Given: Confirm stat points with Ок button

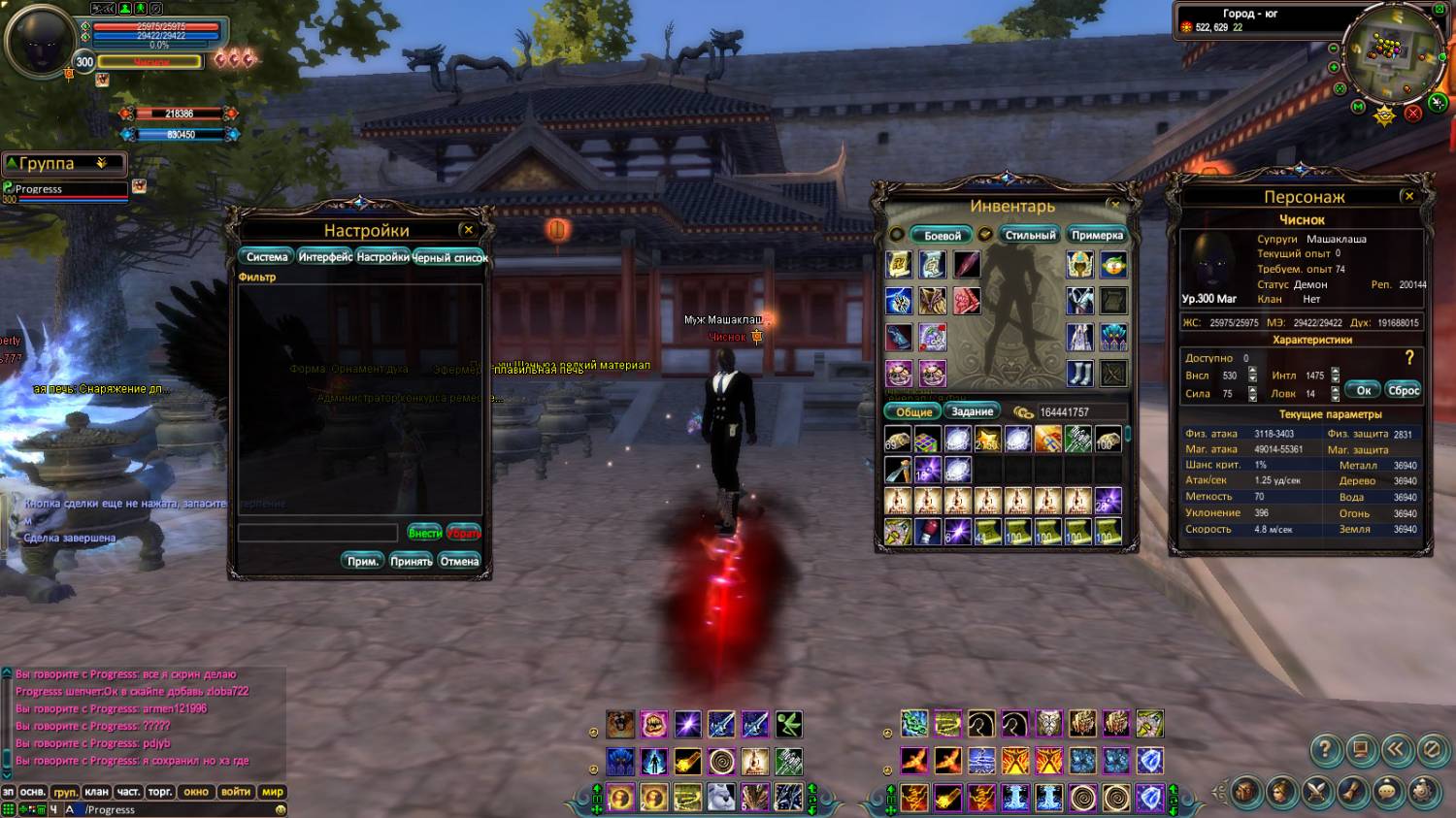Looking at the screenshot, I should coord(1364,390).
